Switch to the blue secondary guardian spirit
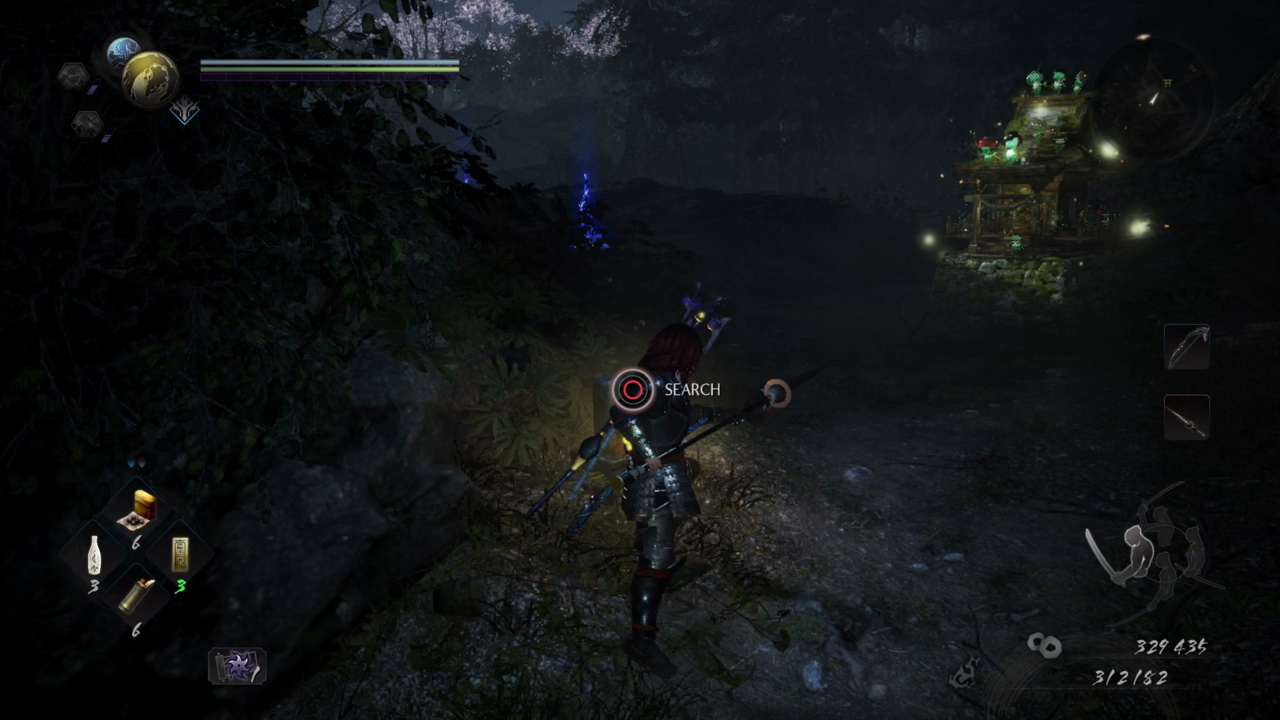This screenshot has height=720, width=1280. click(x=124, y=50)
